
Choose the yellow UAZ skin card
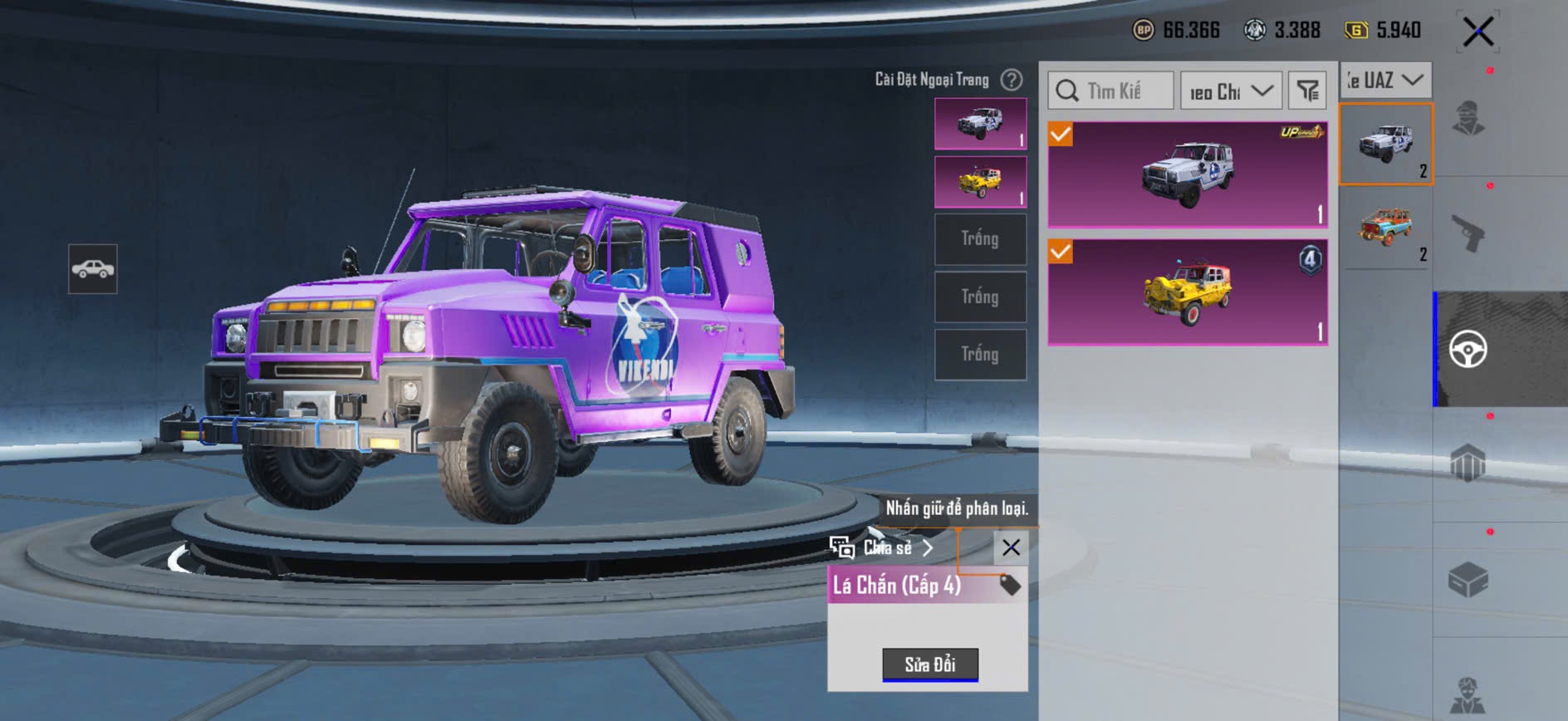pyautogui.click(x=1188, y=292)
